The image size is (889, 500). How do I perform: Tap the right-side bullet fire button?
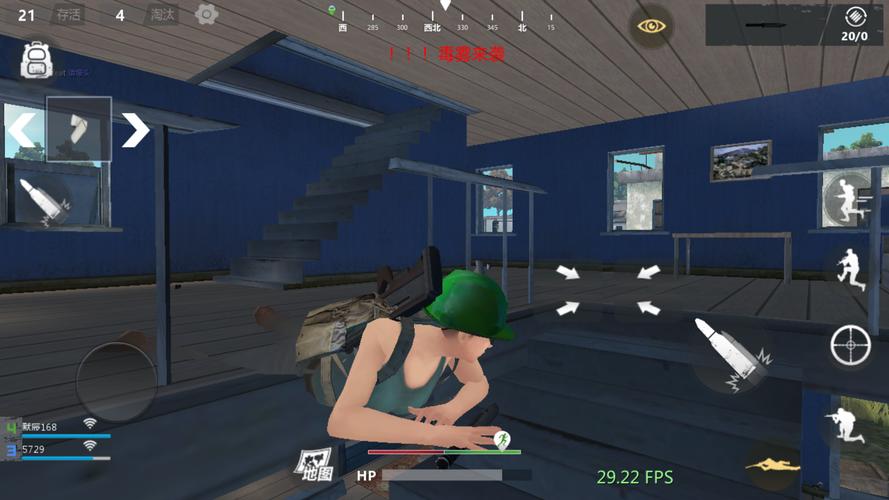(731, 353)
